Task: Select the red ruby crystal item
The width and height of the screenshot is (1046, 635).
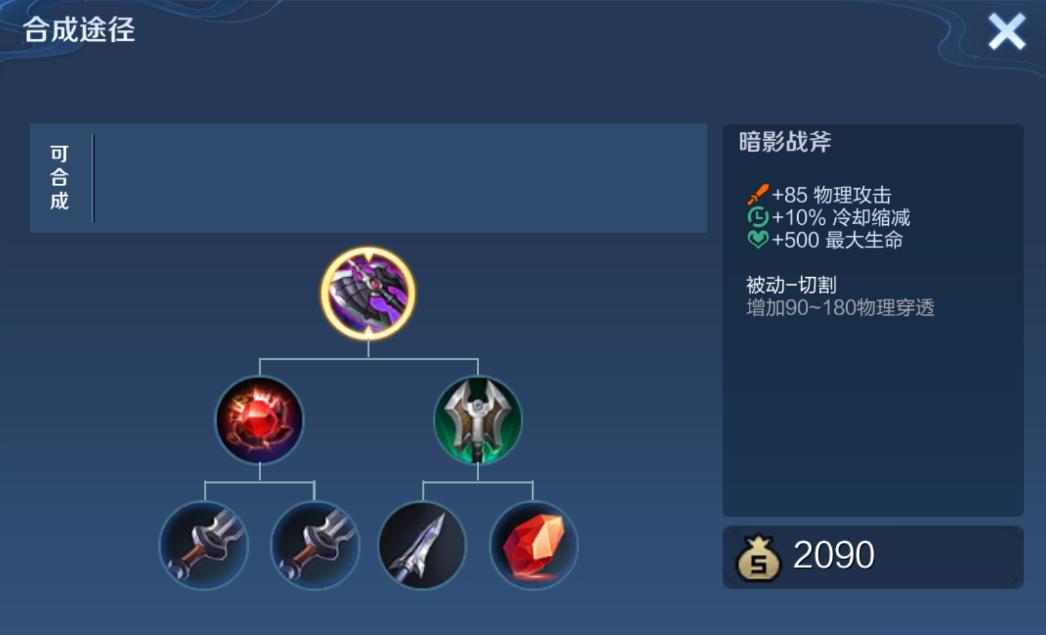Action: pyautogui.click(x=533, y=545)
